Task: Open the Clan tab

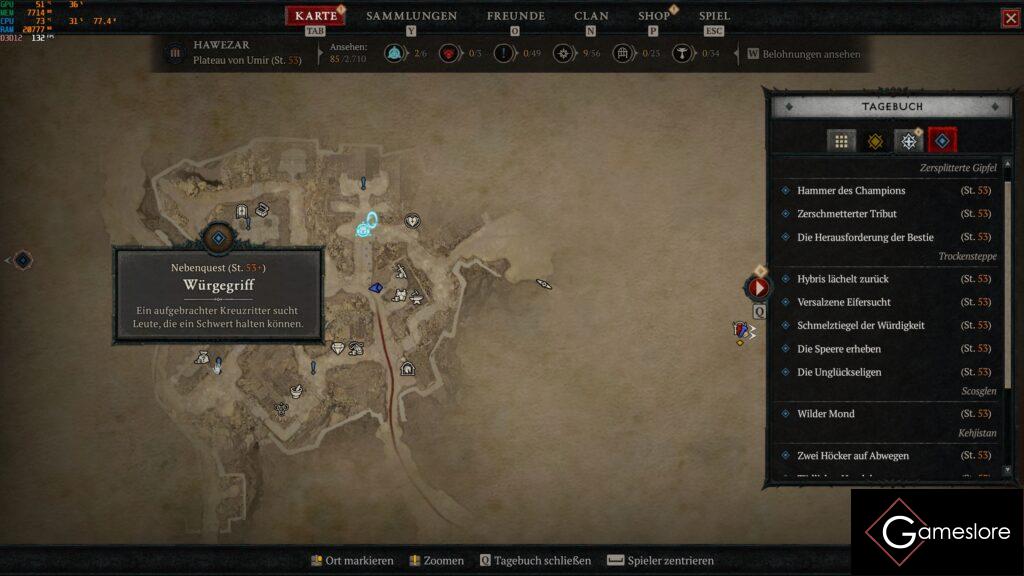Action: (x=591, y=16)
